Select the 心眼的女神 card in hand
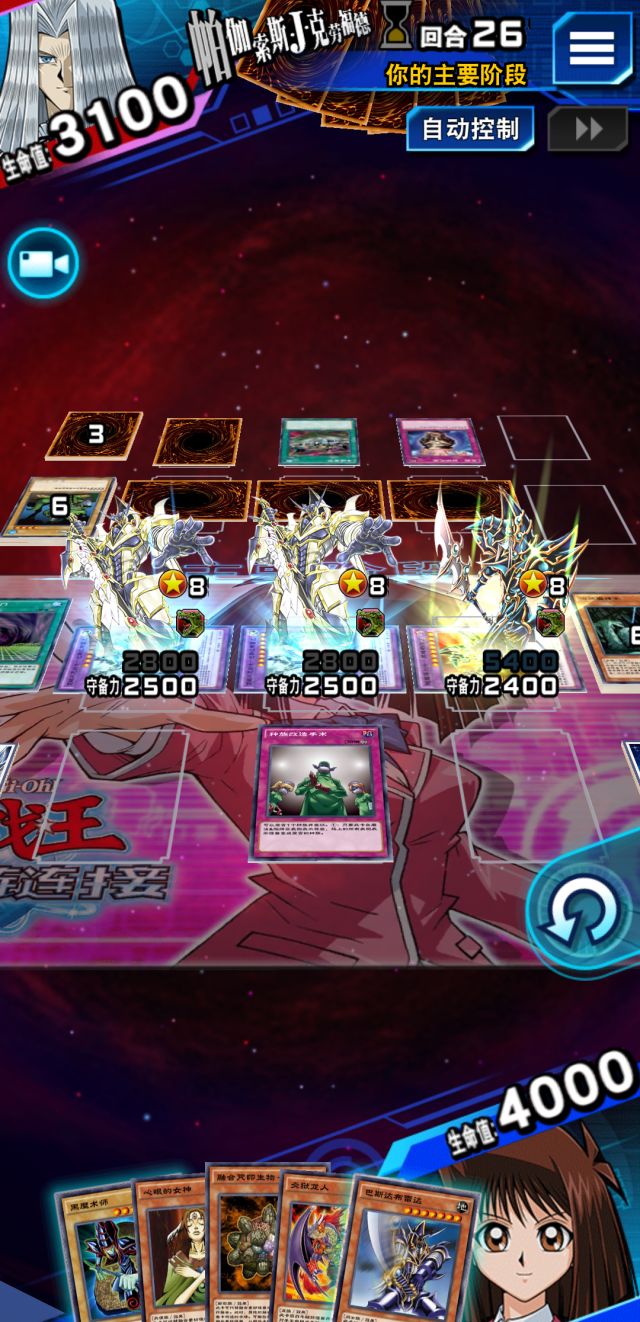The image size is (640, 1322). 170,1245
